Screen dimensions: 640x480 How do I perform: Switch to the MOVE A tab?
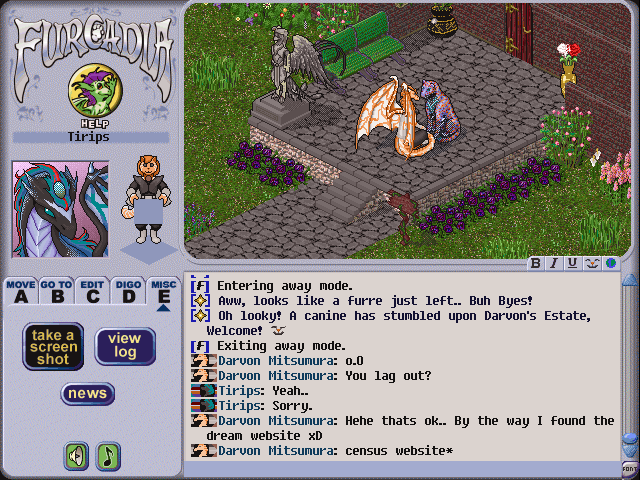point(21,292)
